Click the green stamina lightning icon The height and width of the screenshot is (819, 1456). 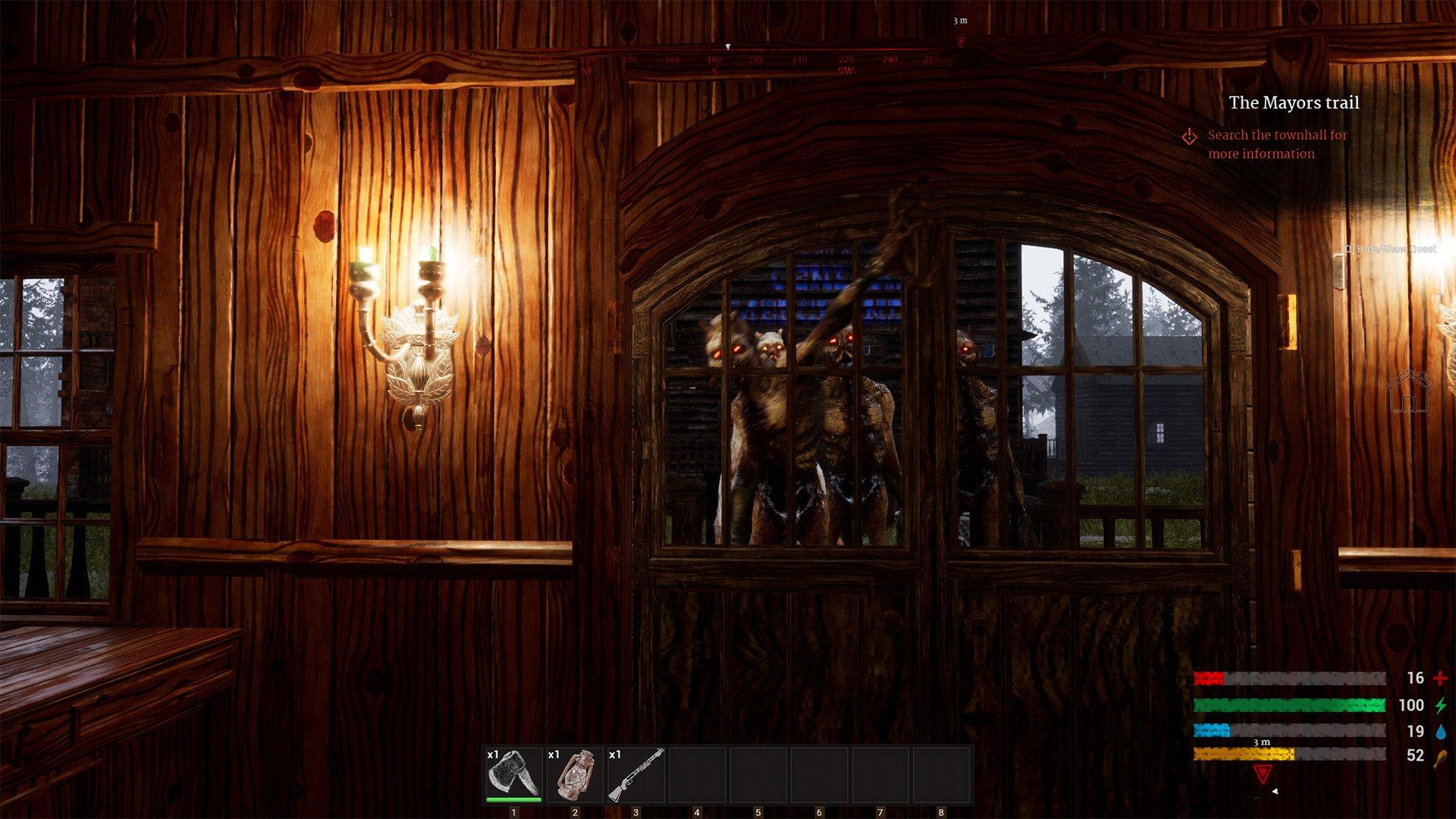(1441, 704)
